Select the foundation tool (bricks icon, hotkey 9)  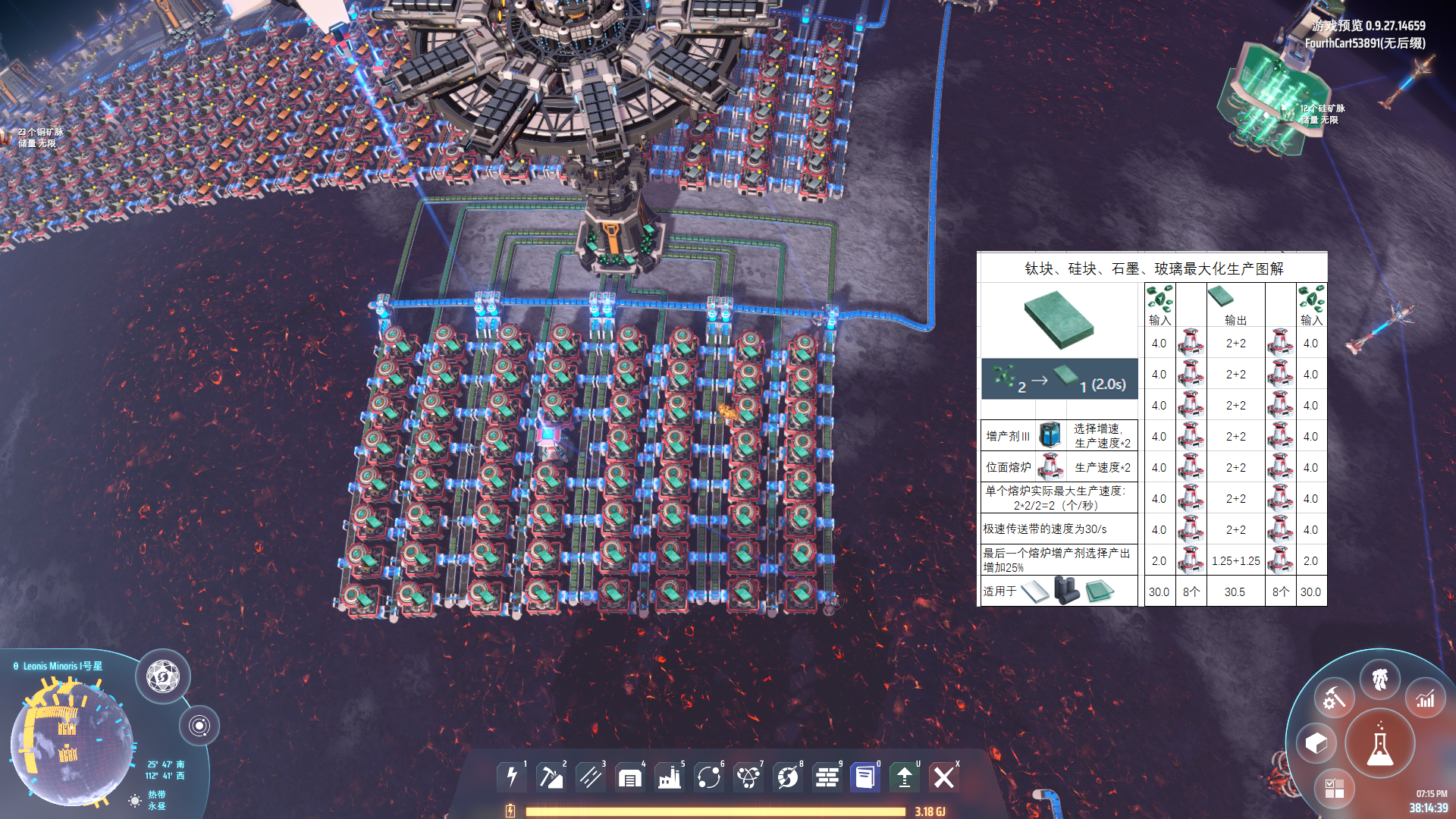click(x=827, y=777)
